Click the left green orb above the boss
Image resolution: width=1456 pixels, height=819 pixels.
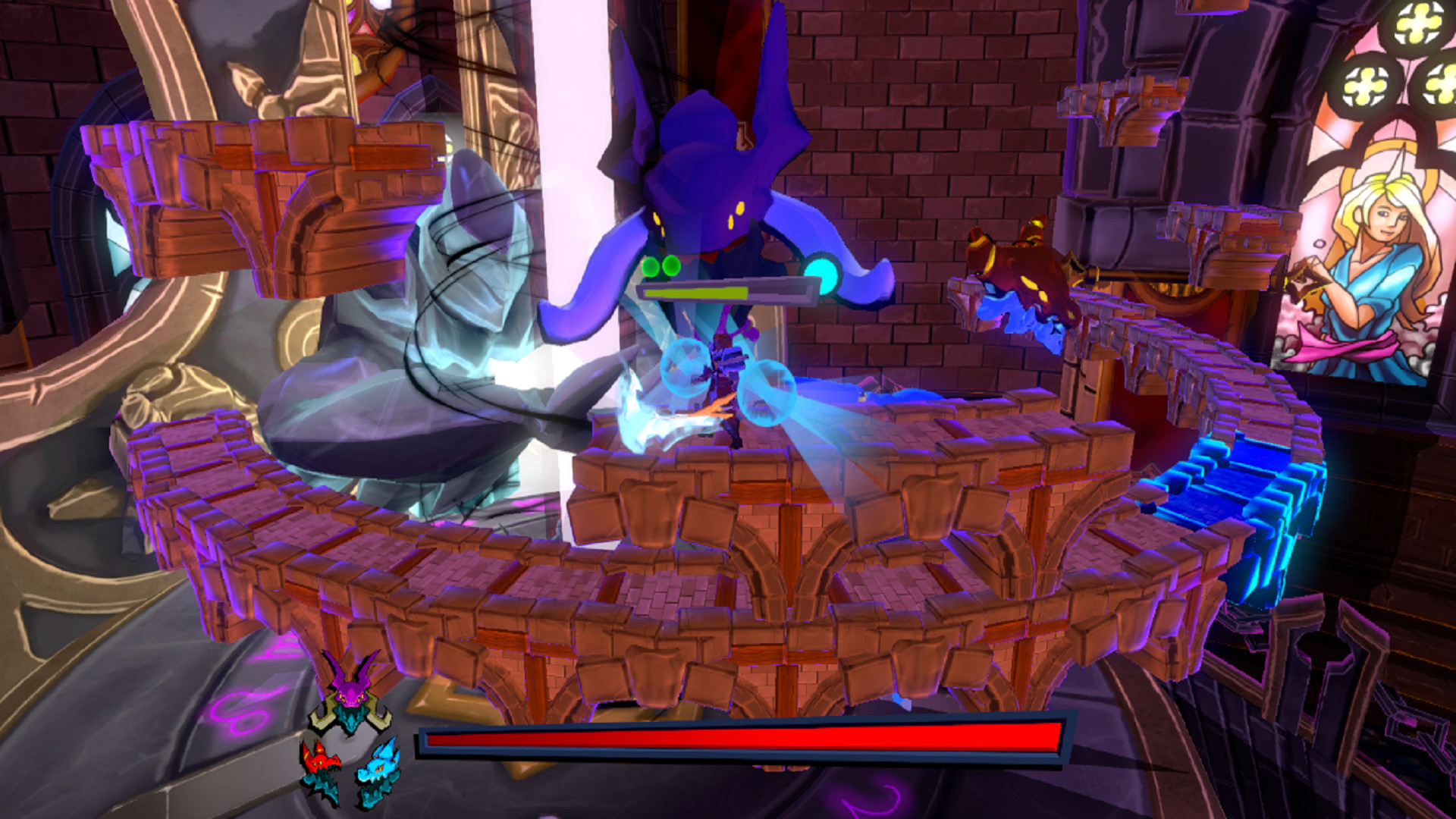click(x=651, y=267)
